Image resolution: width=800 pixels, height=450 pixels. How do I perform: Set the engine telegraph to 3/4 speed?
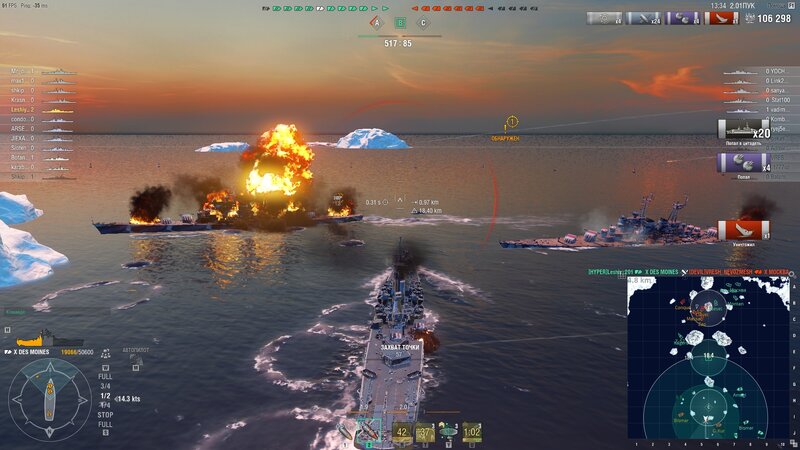coord(105,386)
